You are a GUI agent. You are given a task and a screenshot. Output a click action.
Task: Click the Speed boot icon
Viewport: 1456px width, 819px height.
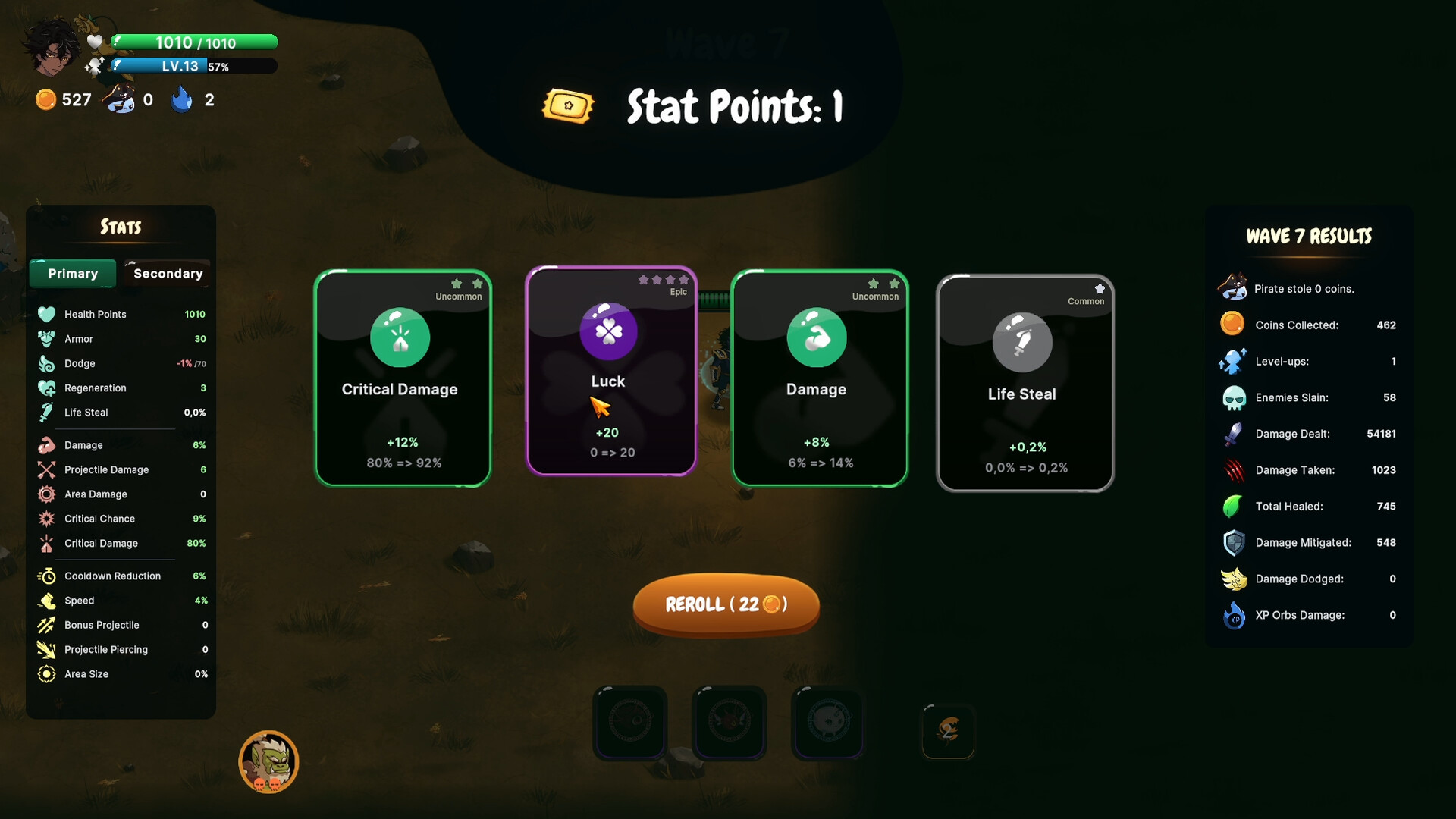[x=47, y=600]
